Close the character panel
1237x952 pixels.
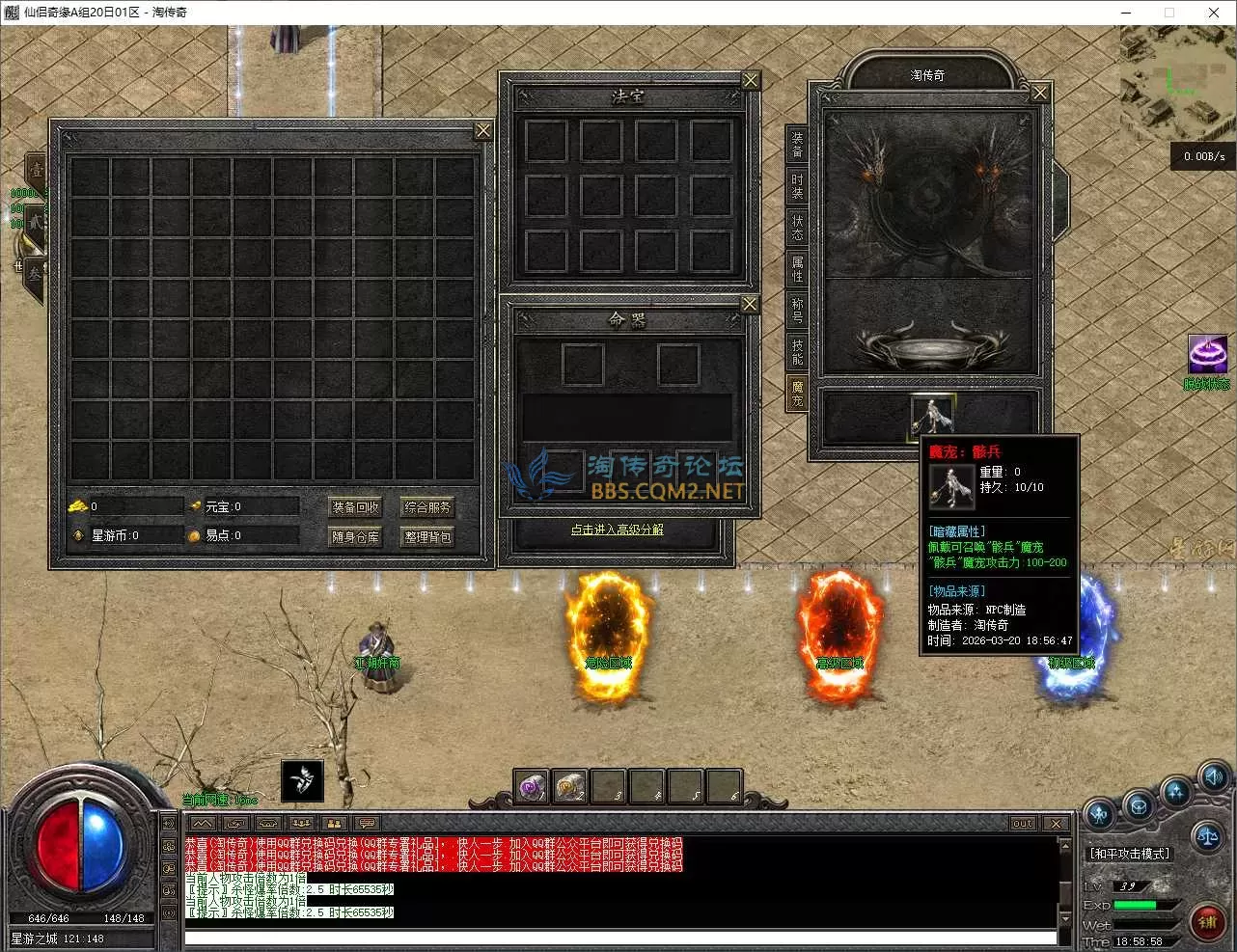[1039, 94]
